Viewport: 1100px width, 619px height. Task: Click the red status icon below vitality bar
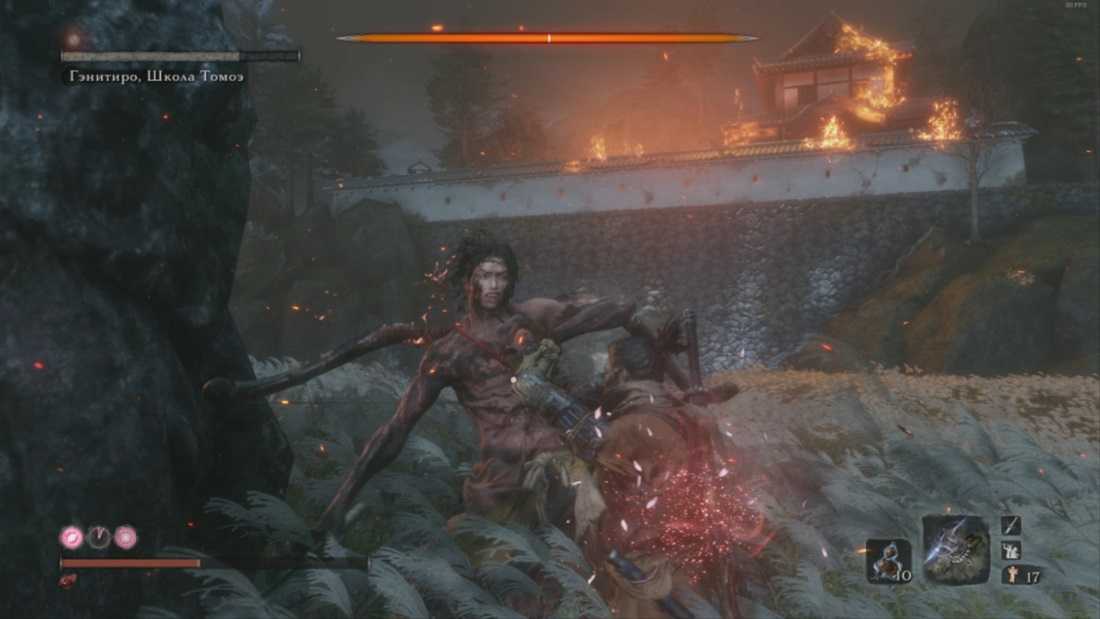pyautogui.click(x=68, y=580)
